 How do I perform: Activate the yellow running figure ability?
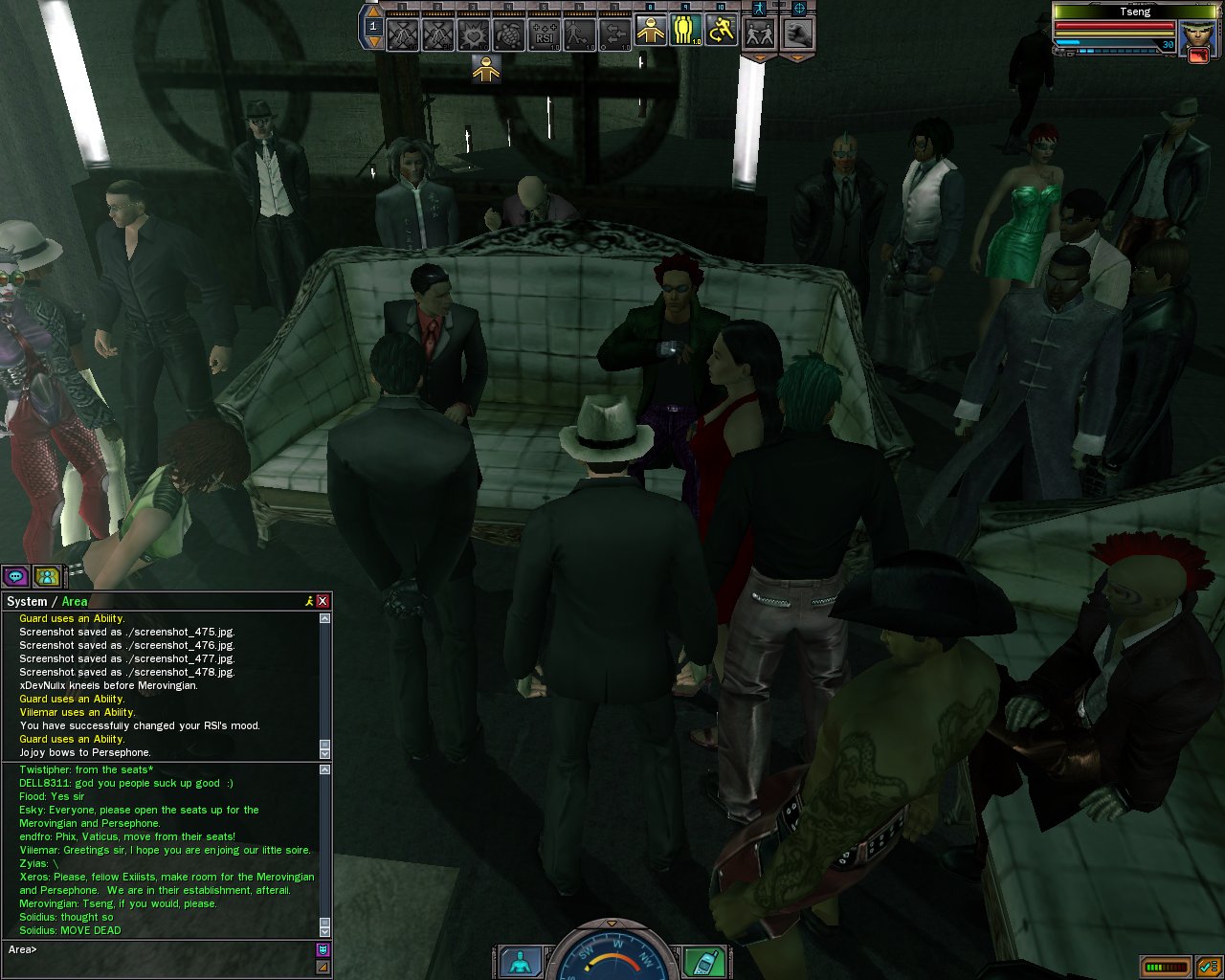pos(721,32)
